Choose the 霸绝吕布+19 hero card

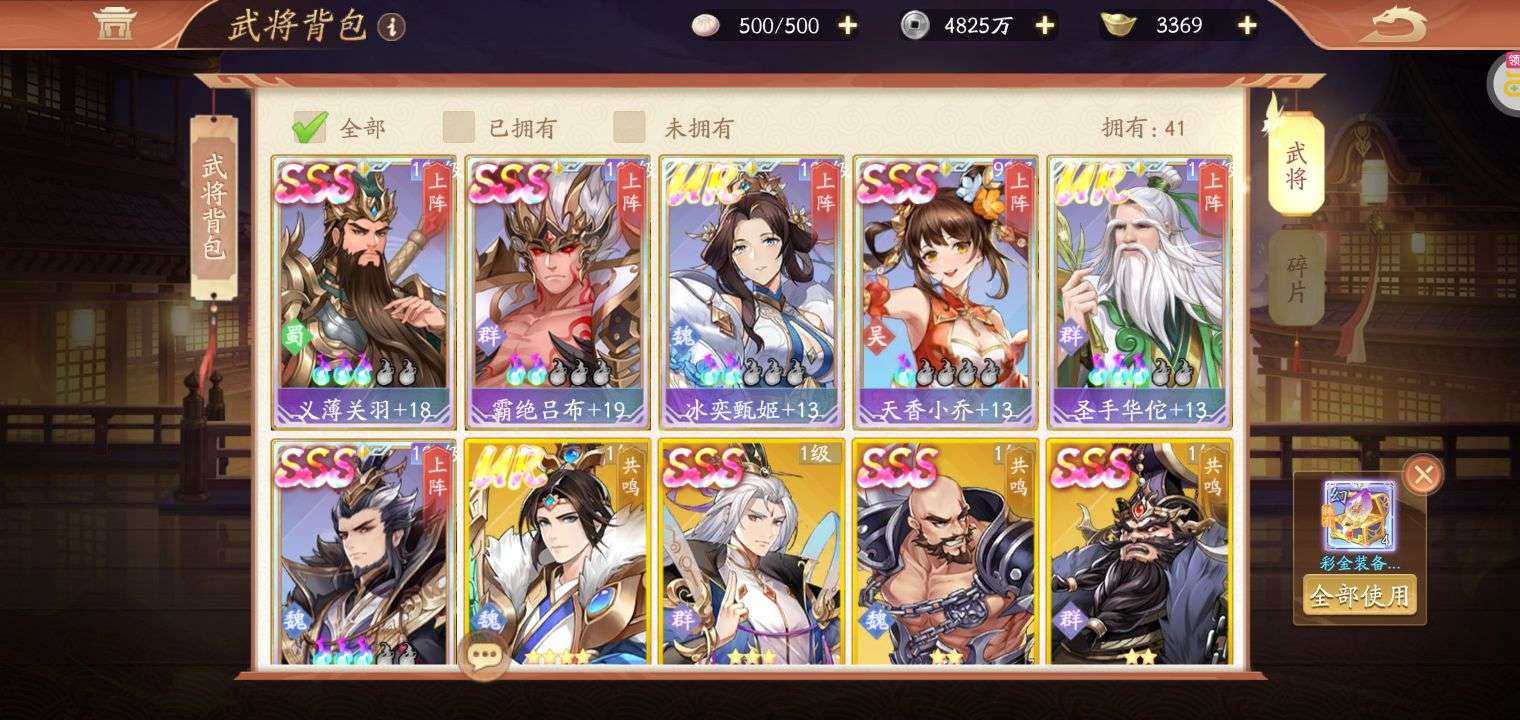[x=557, y=290]
